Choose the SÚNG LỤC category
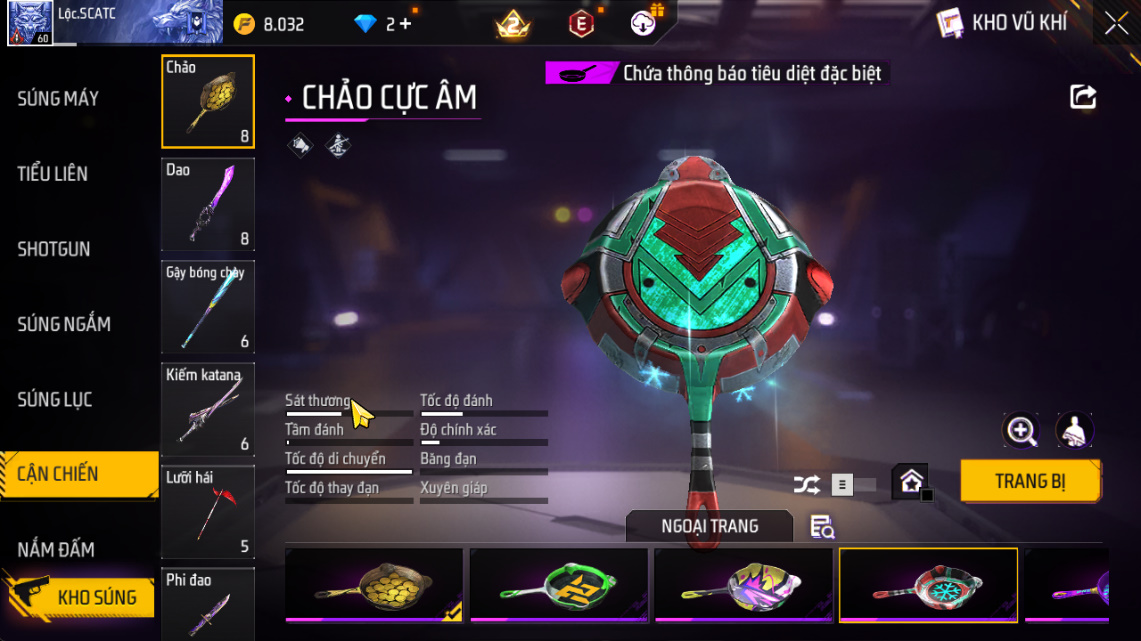1141x641 pixels. pos(55,400)
